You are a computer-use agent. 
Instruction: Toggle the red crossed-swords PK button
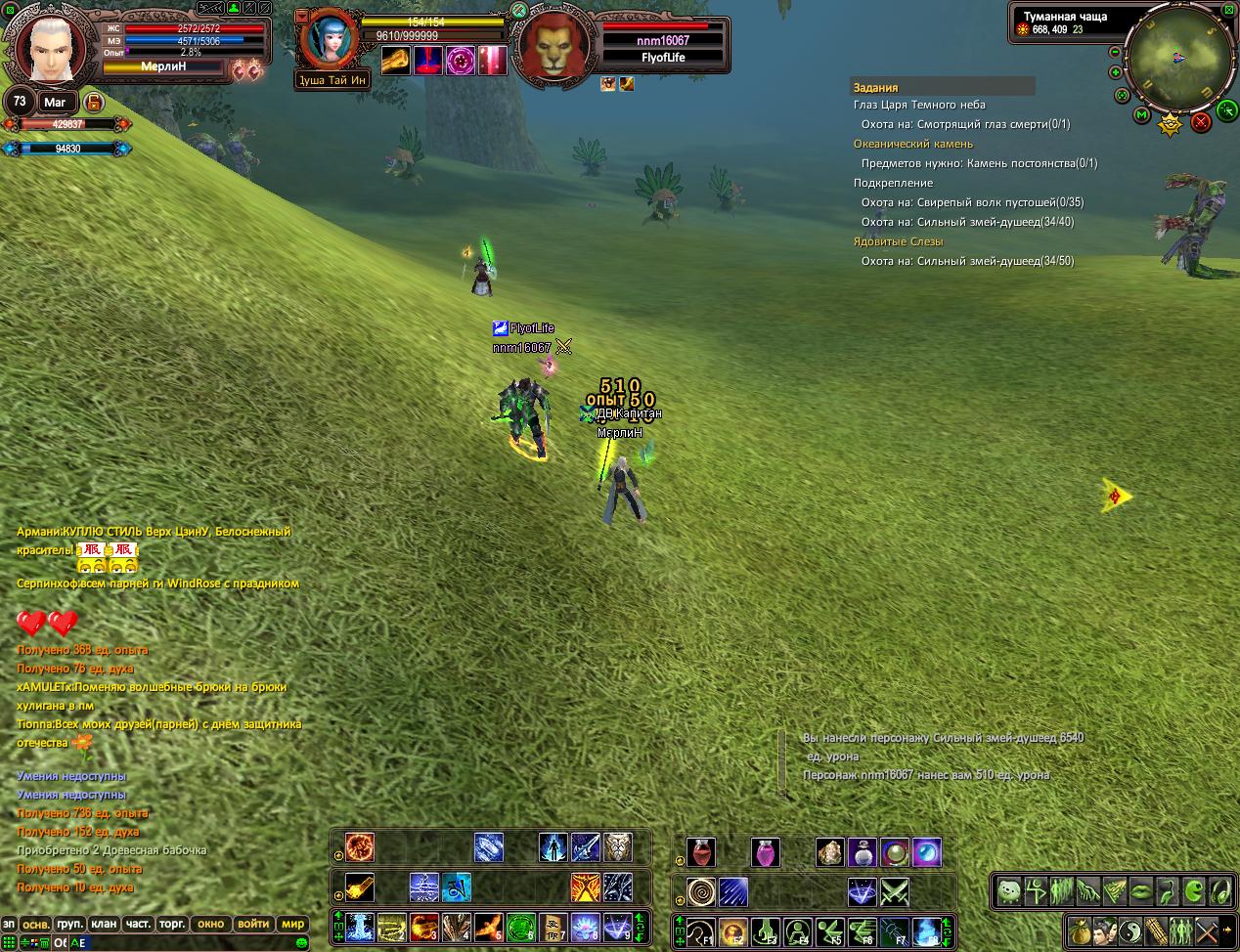point(1201,121)
